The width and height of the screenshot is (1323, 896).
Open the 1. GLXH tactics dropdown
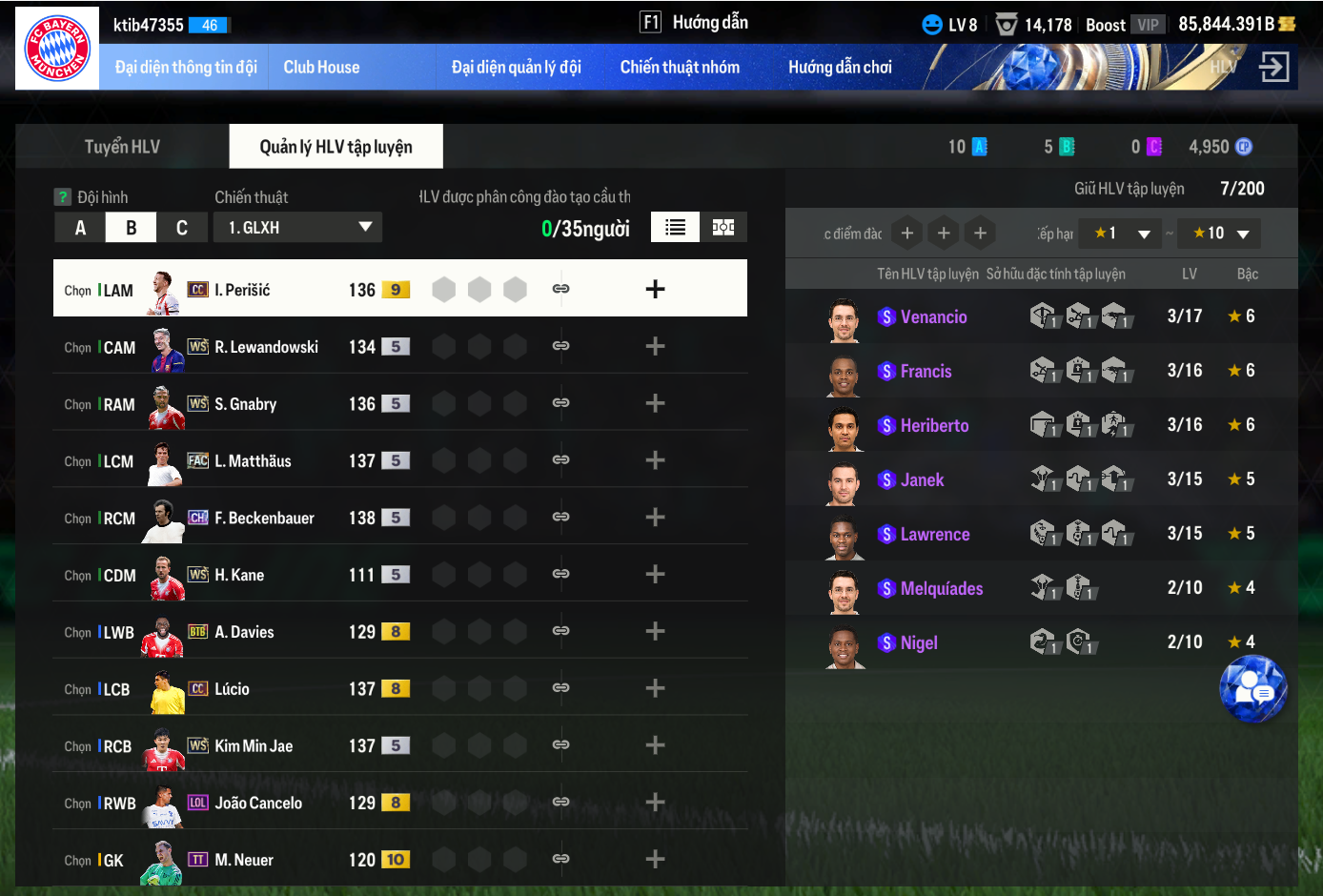pos(298,228)
